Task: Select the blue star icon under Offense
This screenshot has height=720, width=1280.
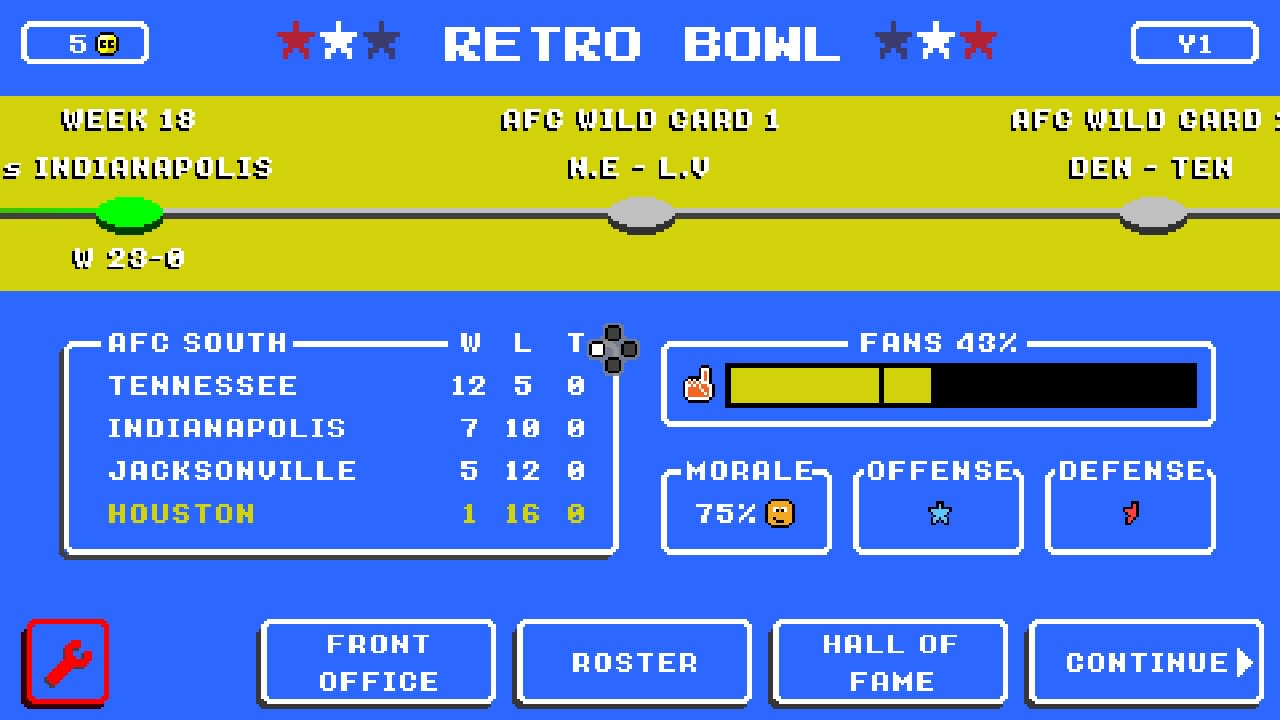Action: [x=937, y=512]
